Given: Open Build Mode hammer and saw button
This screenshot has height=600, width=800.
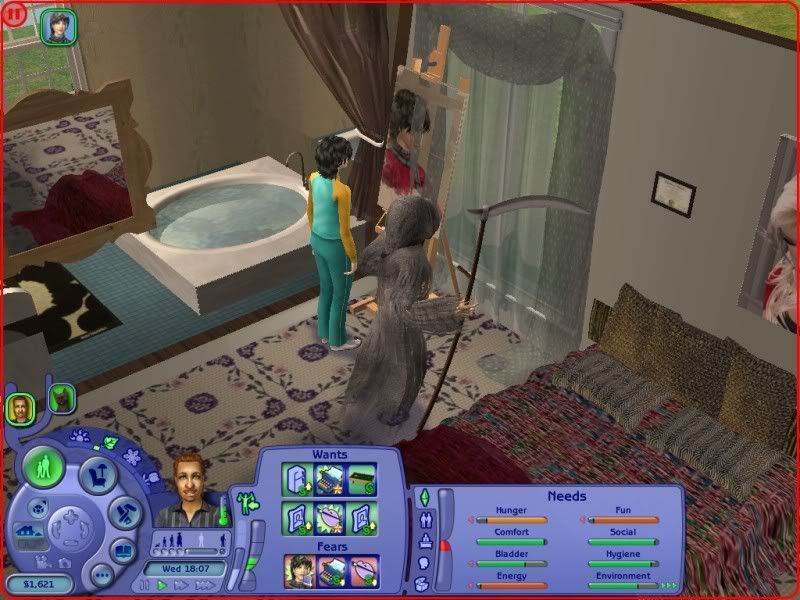Looking at the screenshot, I should 127,511.
